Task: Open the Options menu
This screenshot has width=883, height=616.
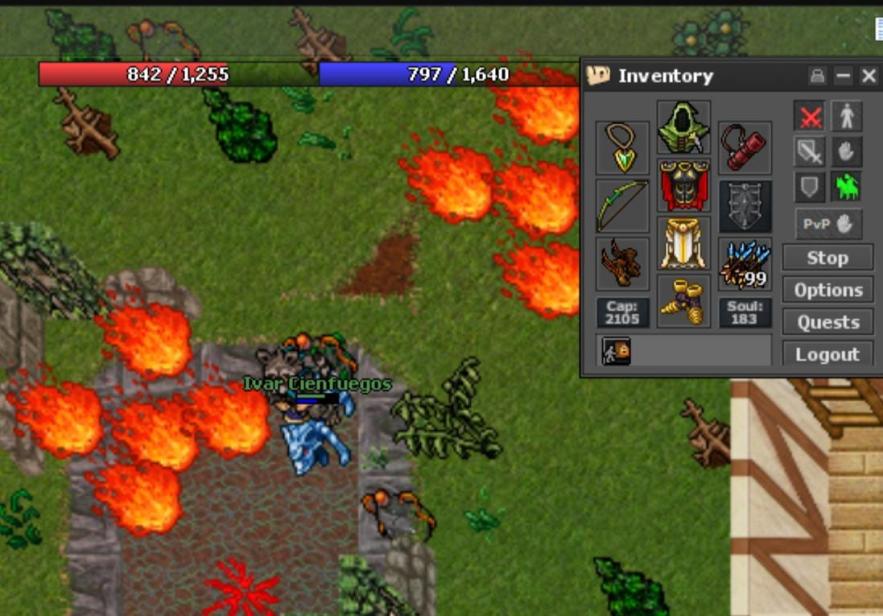Action: (827, 290)
